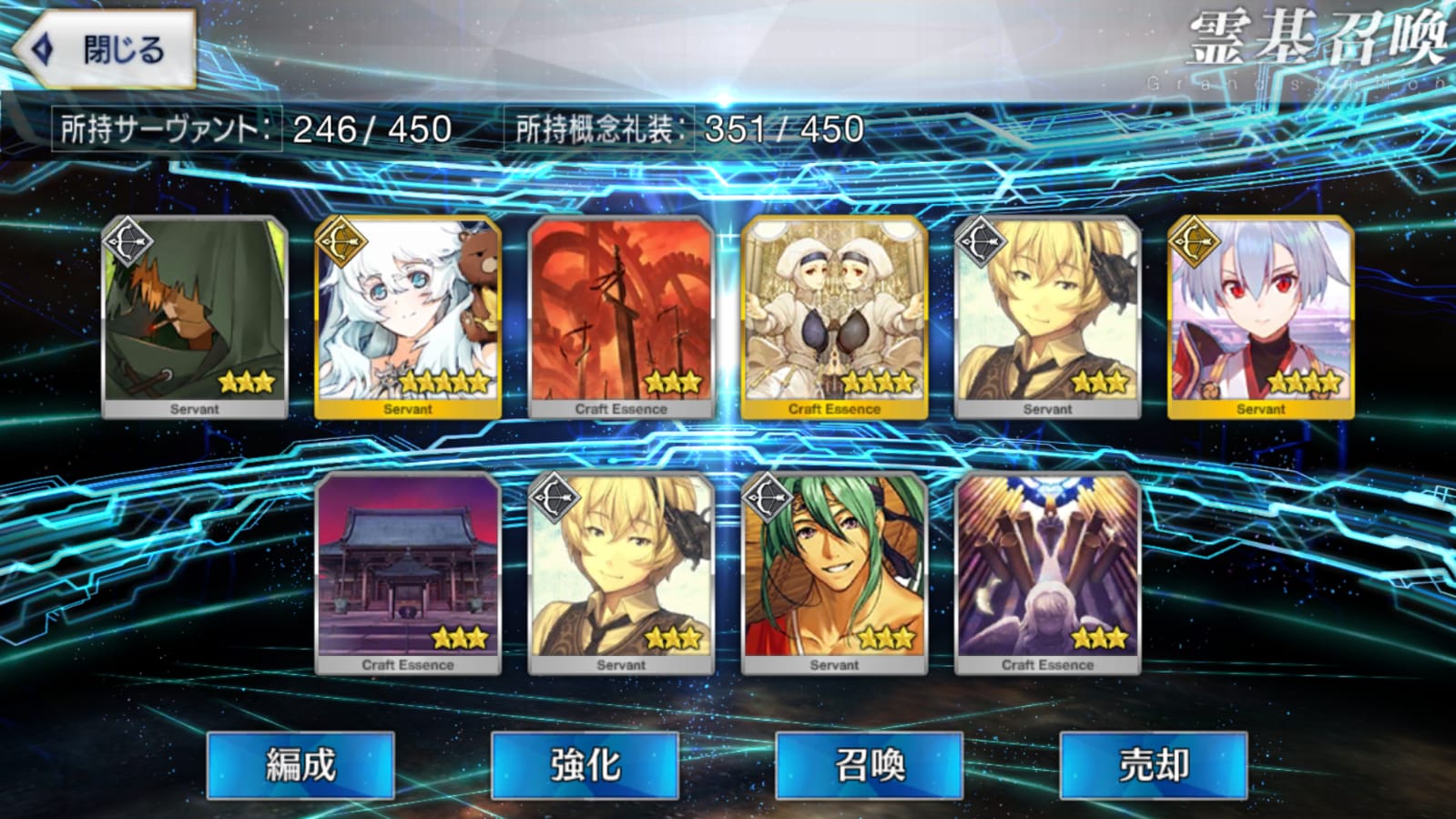The width and height of the screenshot is (1456, 819).
Task: Inspect the gold twin figures Craft Essence
Action: (x=834, y=316)
